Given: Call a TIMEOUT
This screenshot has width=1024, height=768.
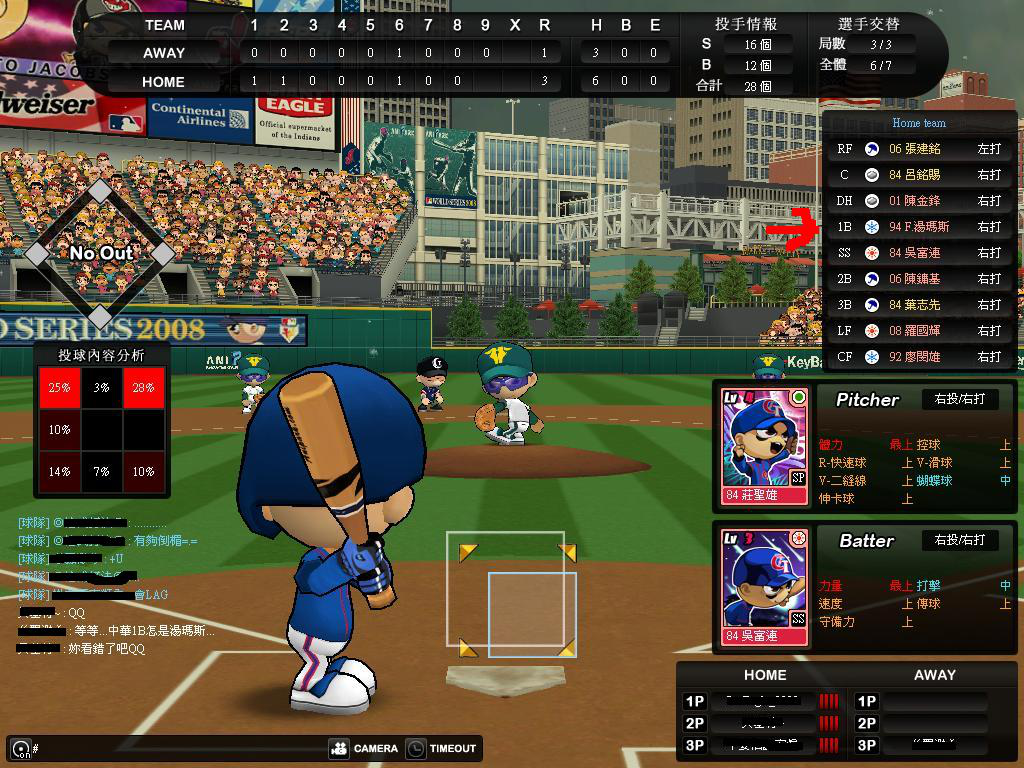Looking at the screenshot, I should [x=442, y=748].
